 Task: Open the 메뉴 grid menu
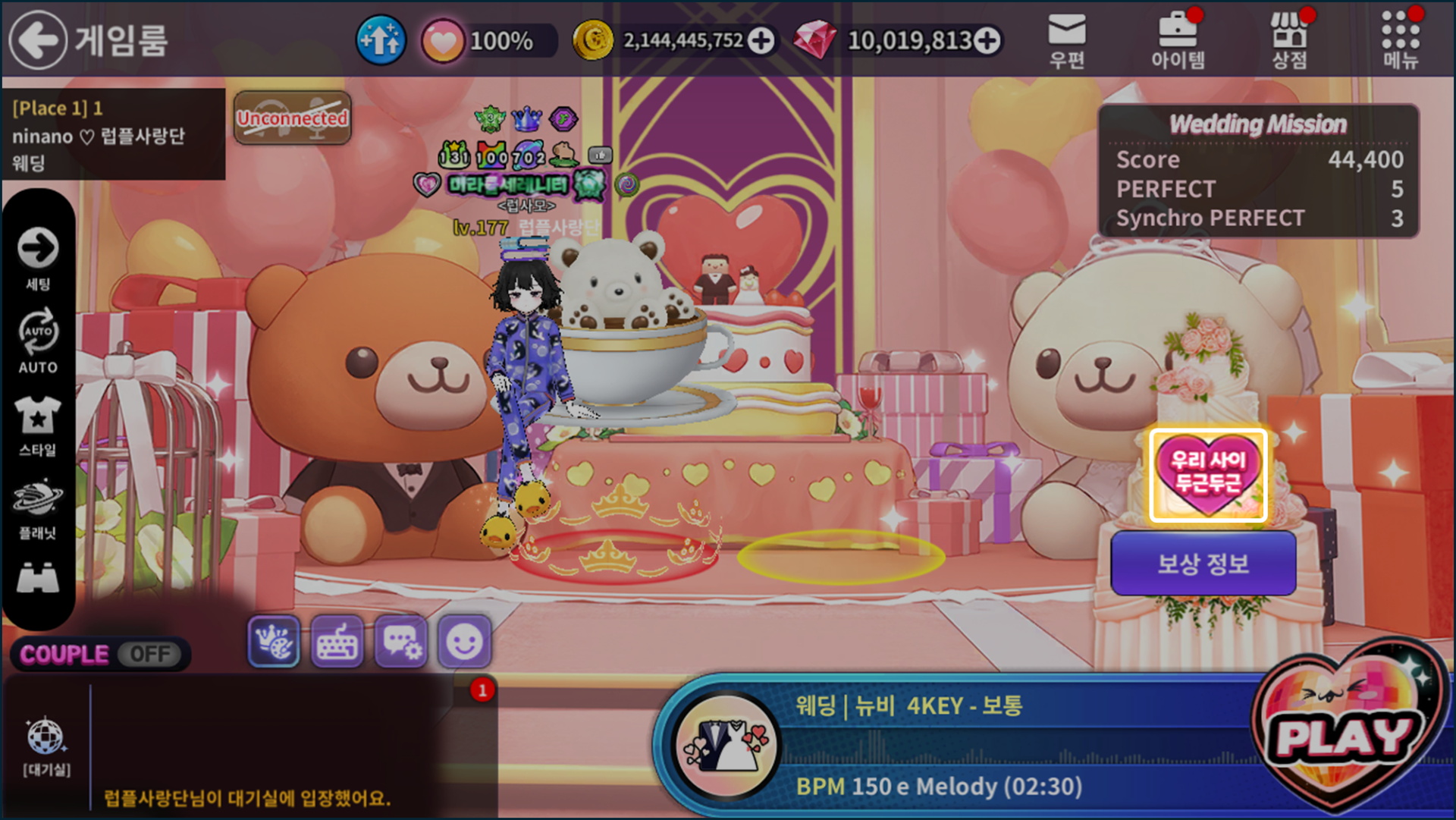[1400, 41]
